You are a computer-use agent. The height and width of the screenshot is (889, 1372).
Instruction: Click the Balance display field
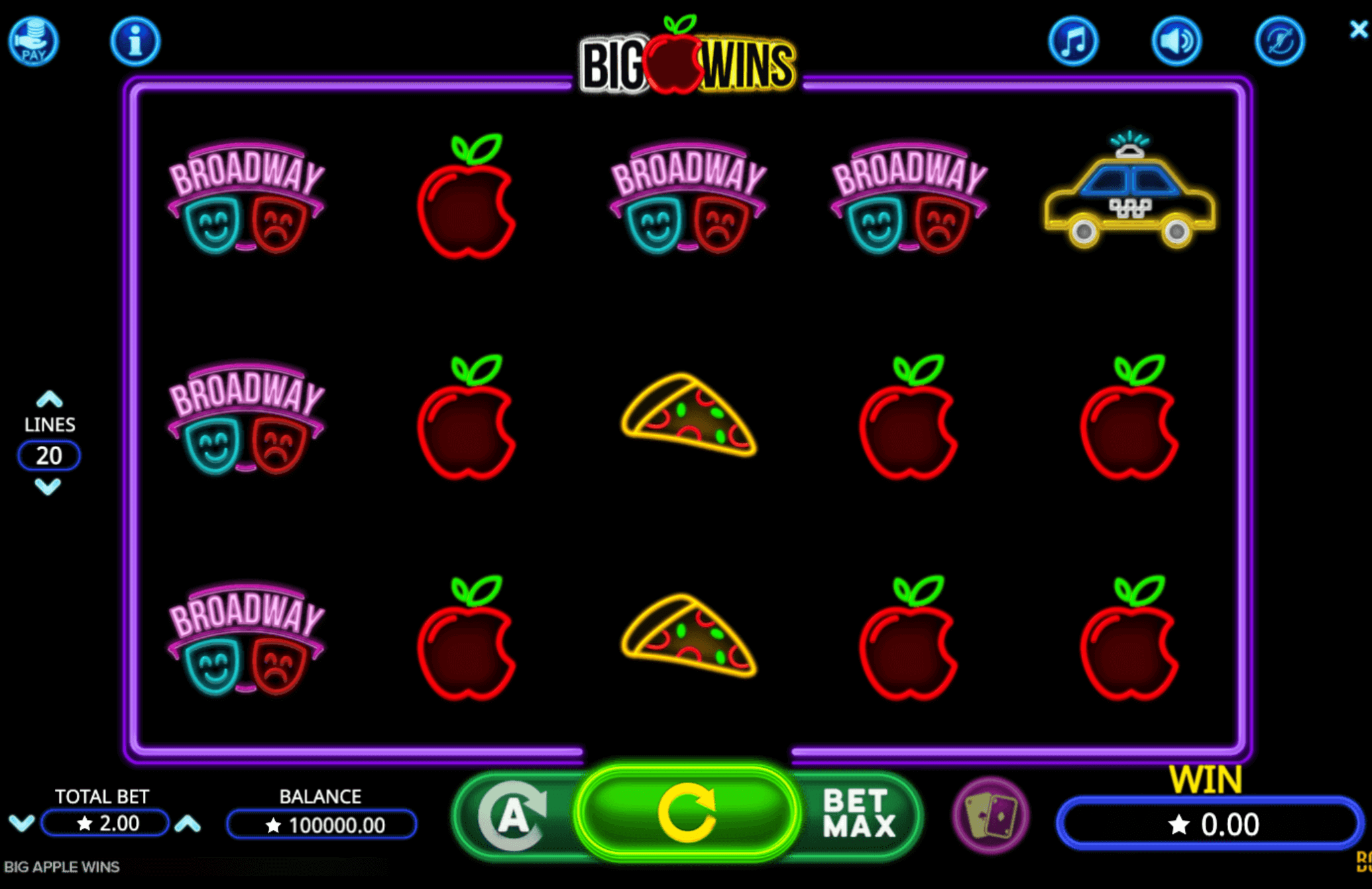[x=321, y=823]
